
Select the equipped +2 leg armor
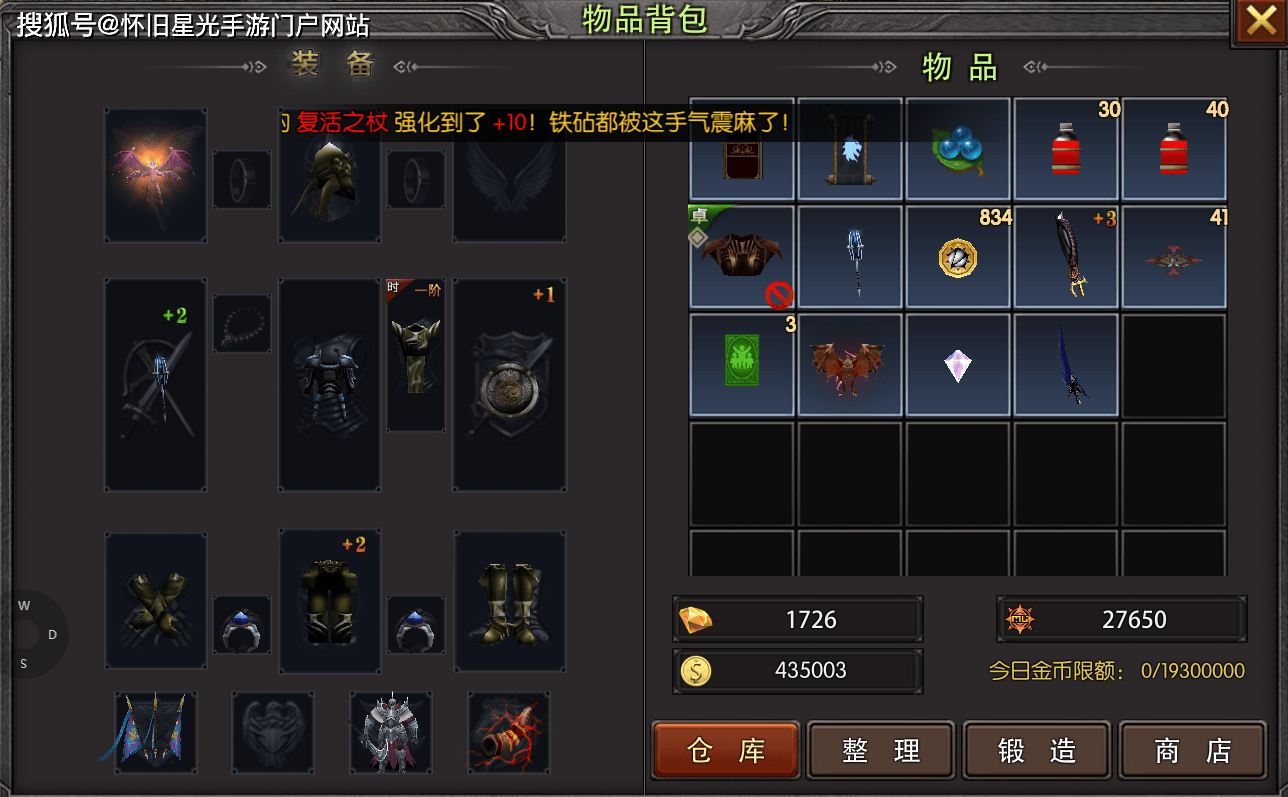click(329, 600)
